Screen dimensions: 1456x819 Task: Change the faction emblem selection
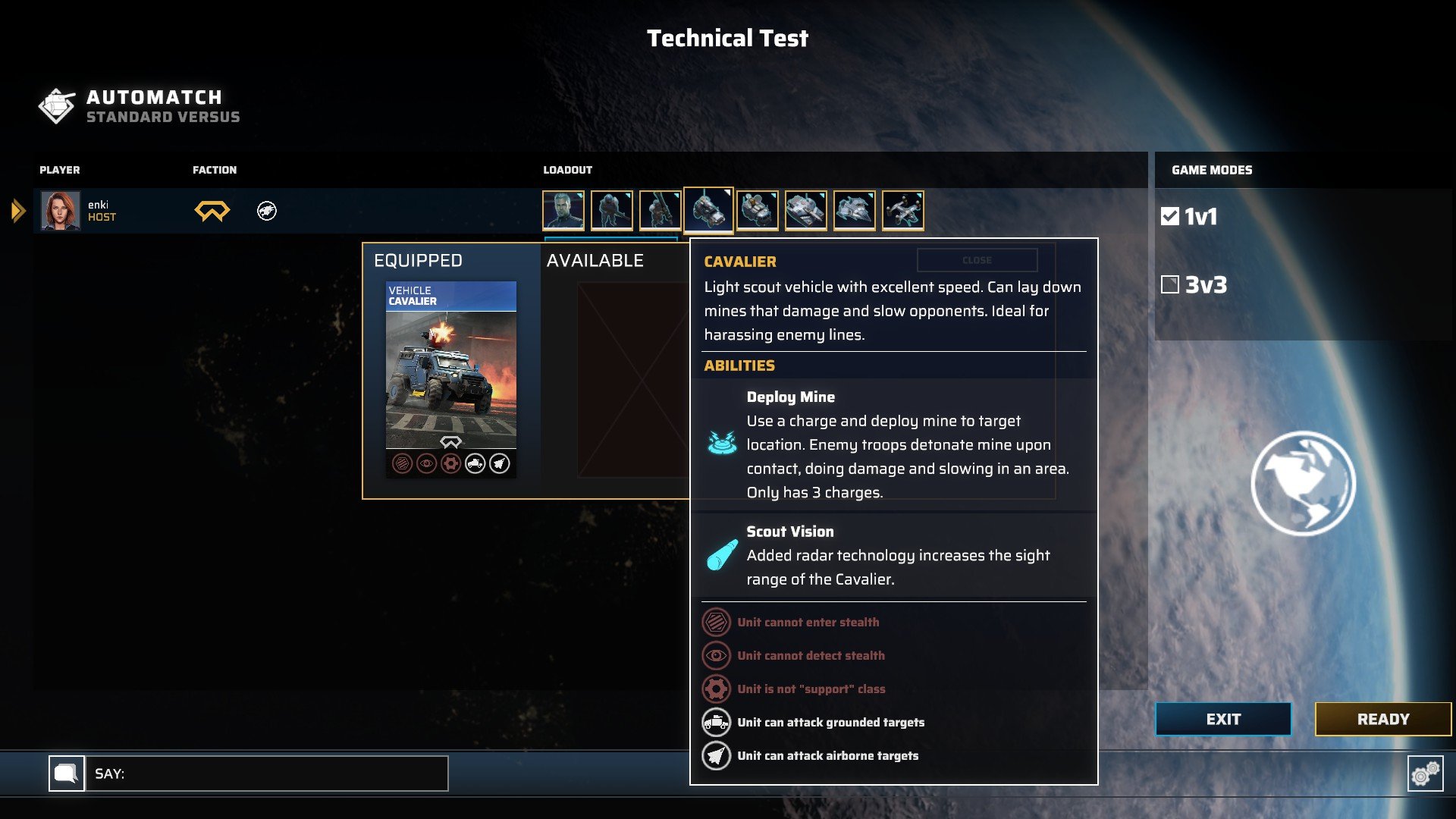click(212, 211)
